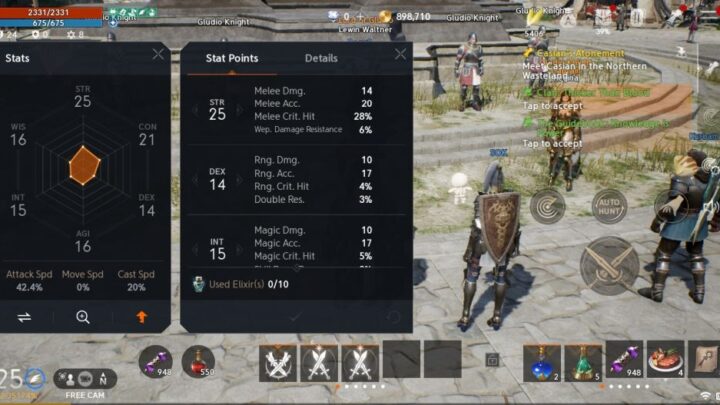Tap the crossed swords attack button
Image resolution: width=720 pixels, height=405 pixels.
tap(609, 265)
